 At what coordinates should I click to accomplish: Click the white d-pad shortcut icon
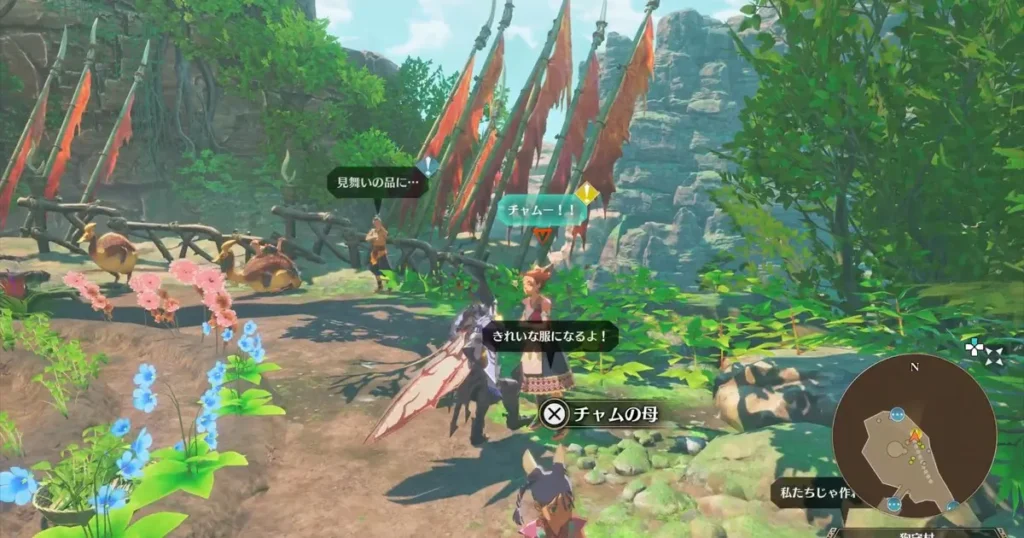[x=974, y=348]
